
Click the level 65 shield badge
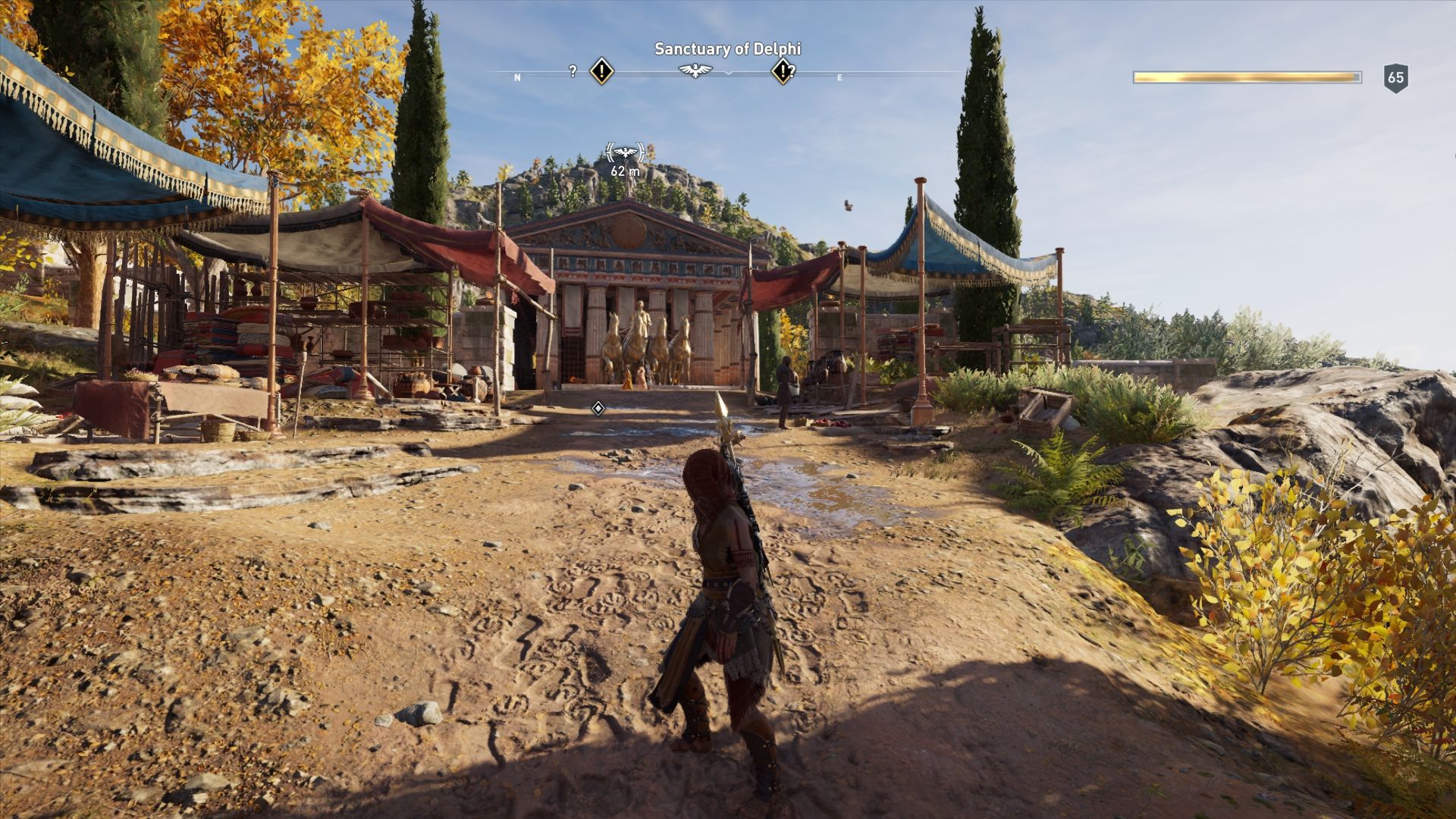[1395, 77]
